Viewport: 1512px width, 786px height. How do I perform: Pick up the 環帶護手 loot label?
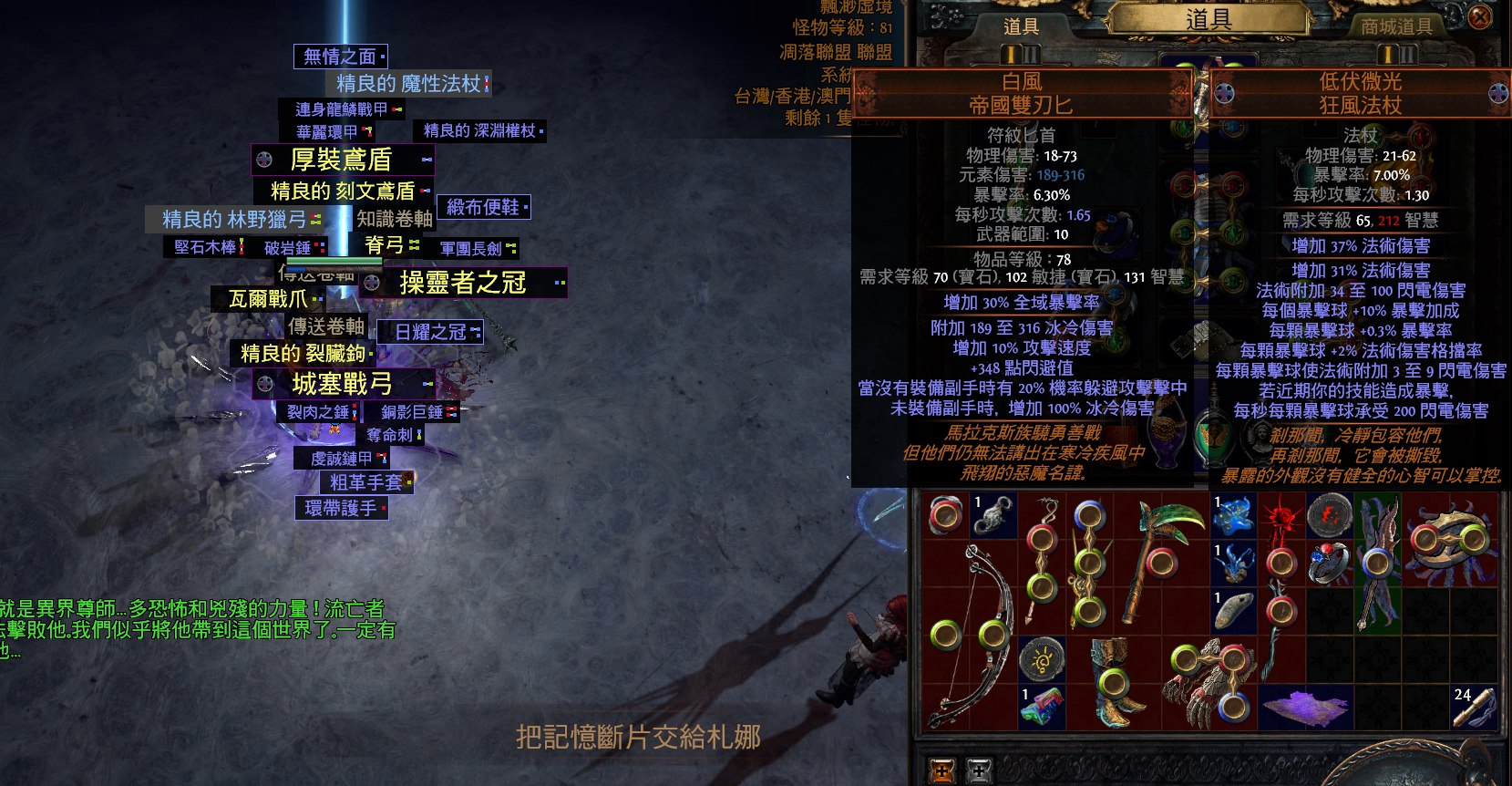pyautogui.click(x=340, y=508)
